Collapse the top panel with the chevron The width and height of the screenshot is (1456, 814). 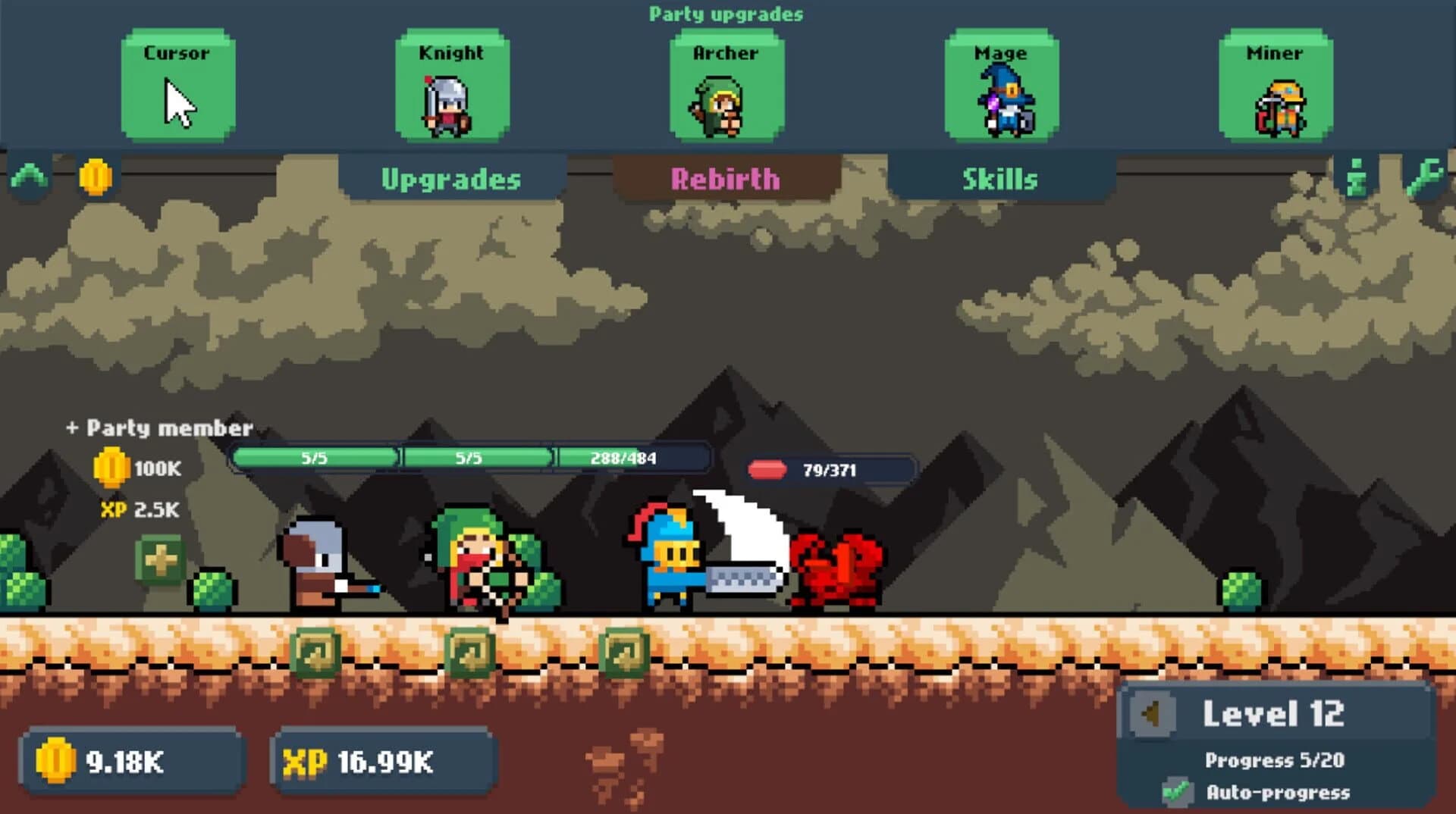pyautogui.click(x=29, y=177)
